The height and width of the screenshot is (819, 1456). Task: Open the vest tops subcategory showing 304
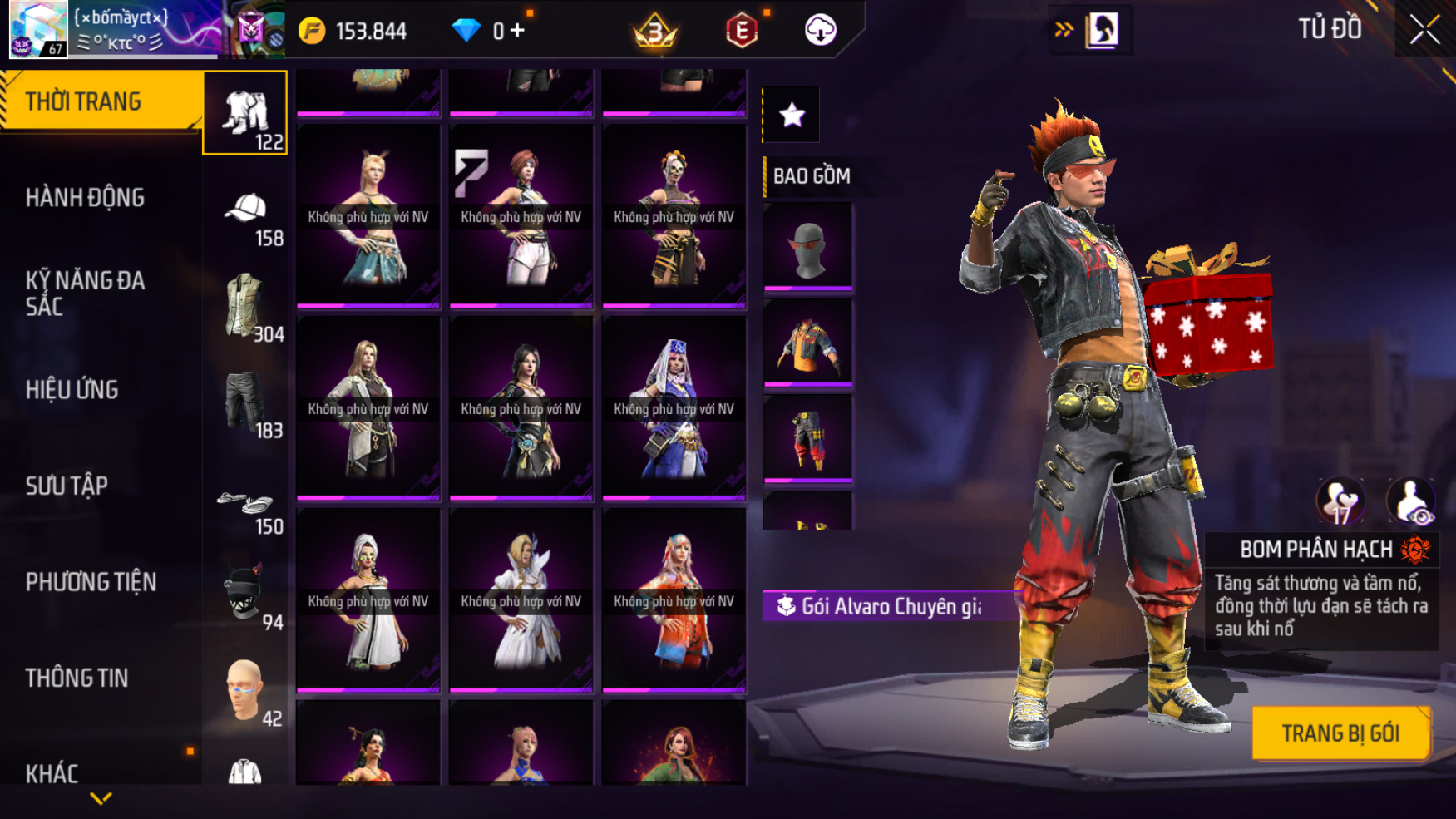point(245,308)
